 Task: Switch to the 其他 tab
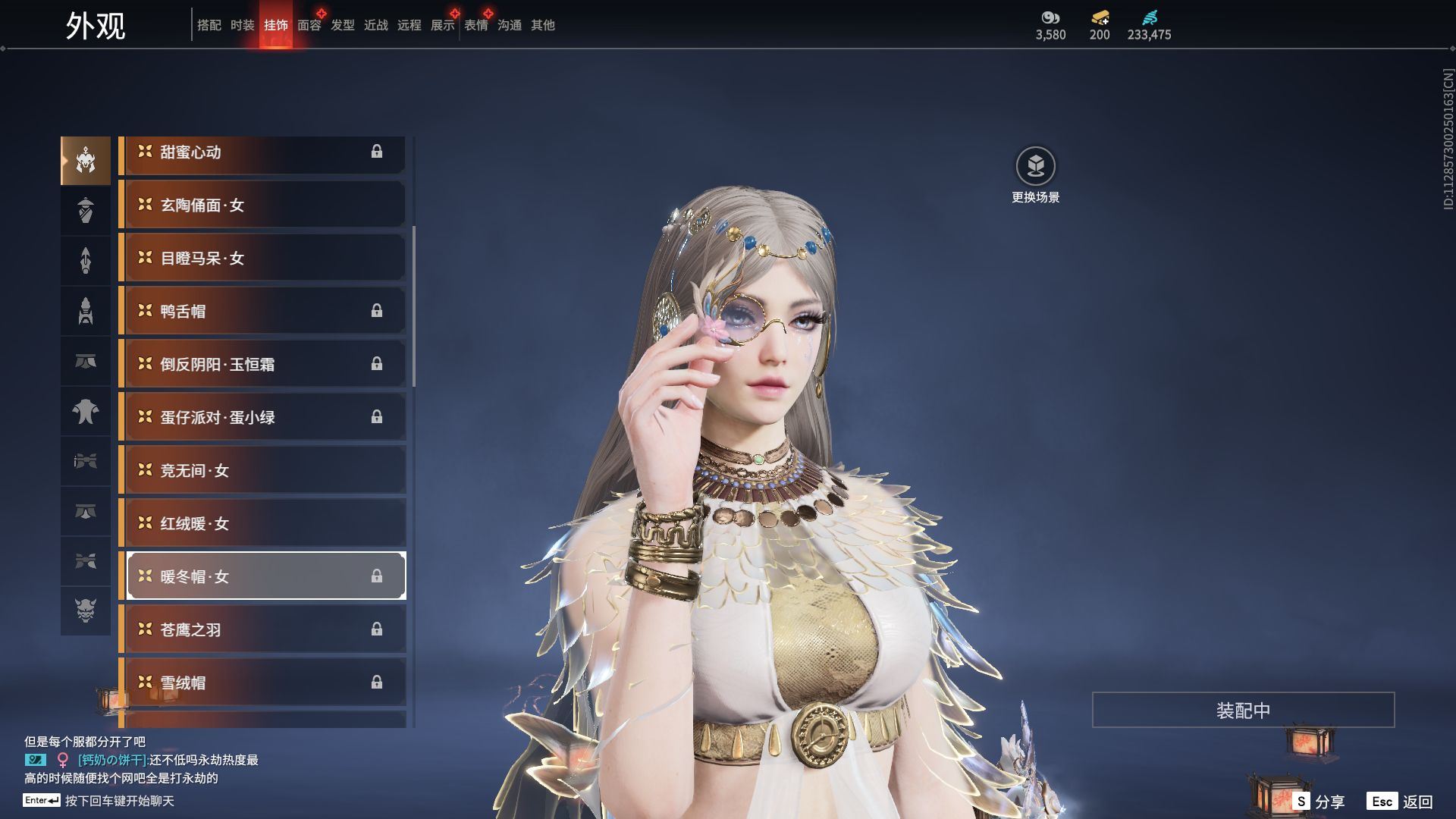[x=542, y=25]
